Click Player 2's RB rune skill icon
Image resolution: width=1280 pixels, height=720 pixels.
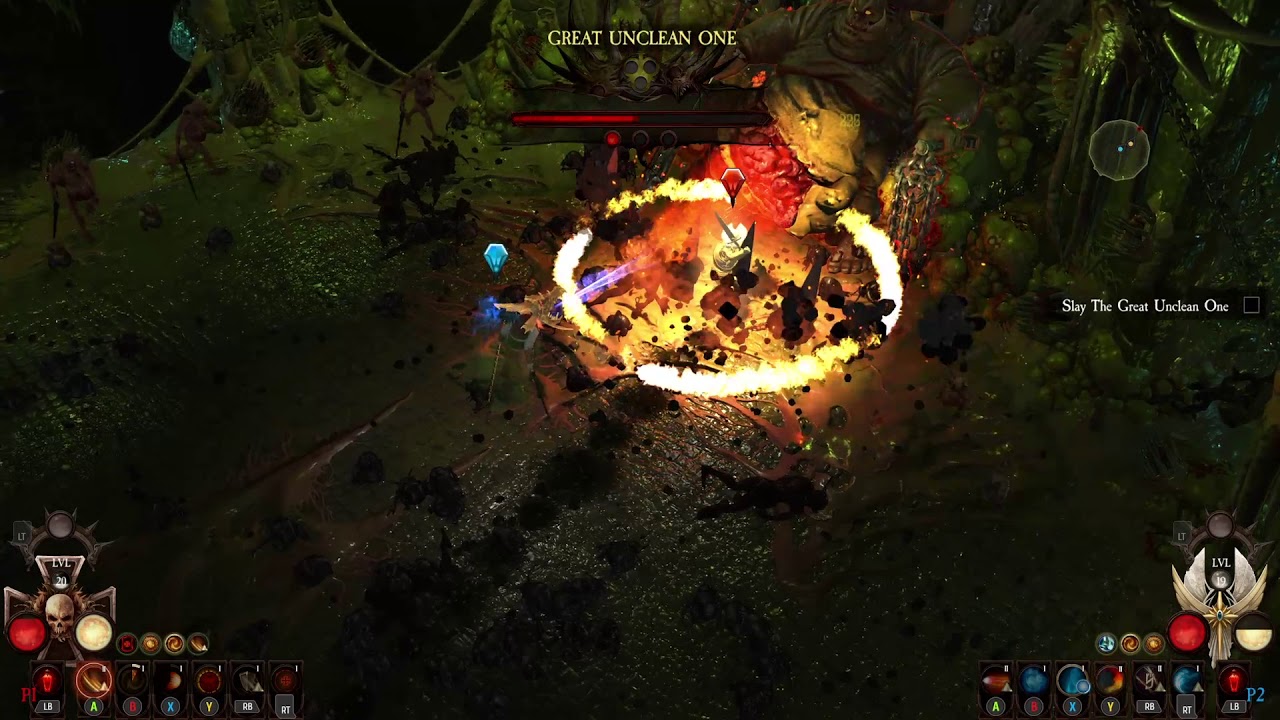pyautogui.click(x=1150, y=679)
